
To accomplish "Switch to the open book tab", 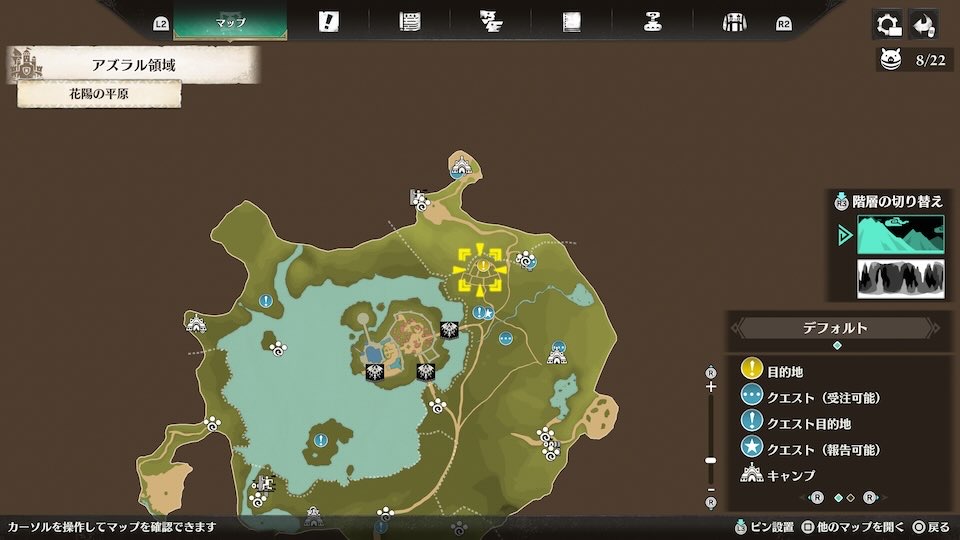I will coord(572,22).
